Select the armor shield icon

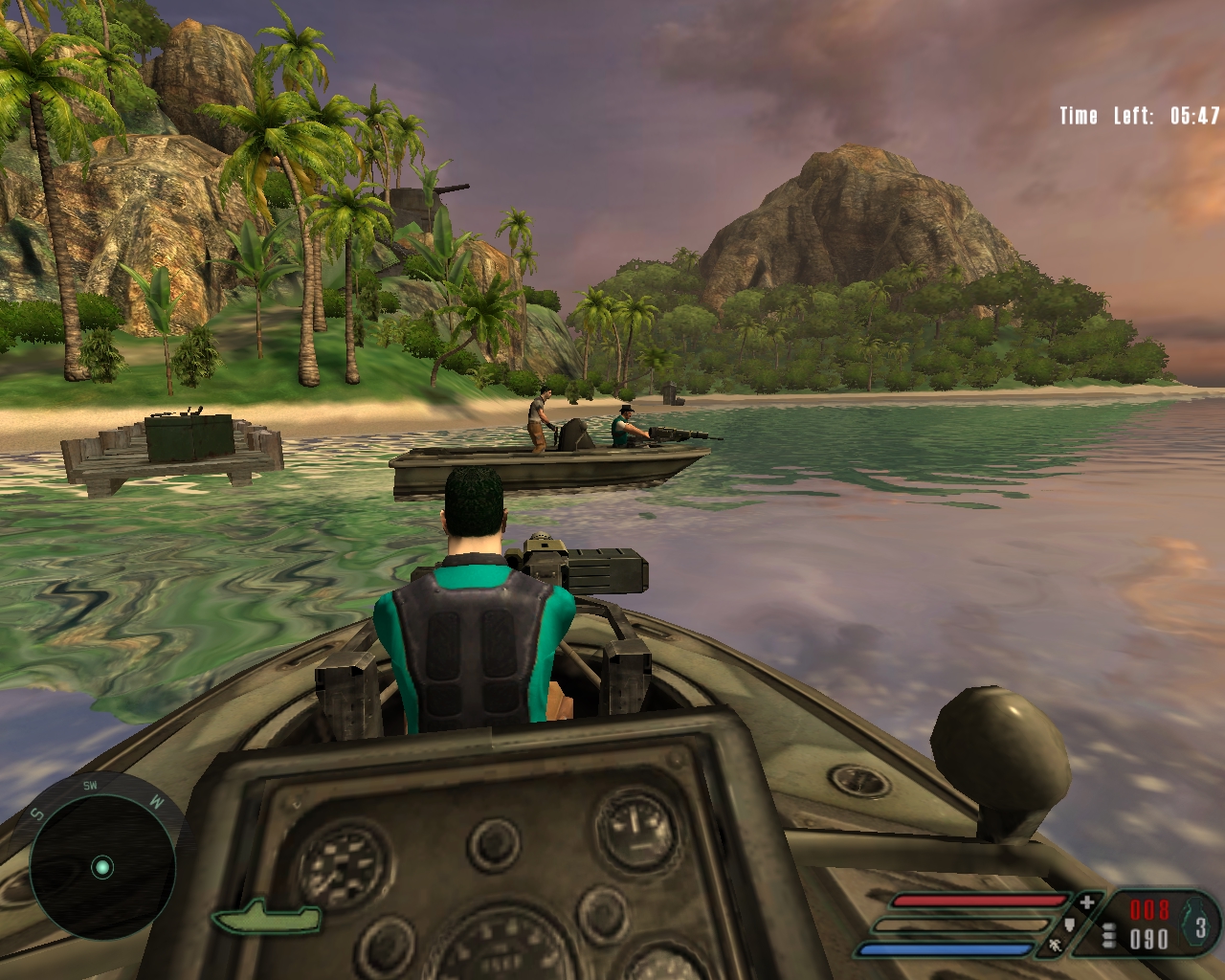coord(1070,924)
